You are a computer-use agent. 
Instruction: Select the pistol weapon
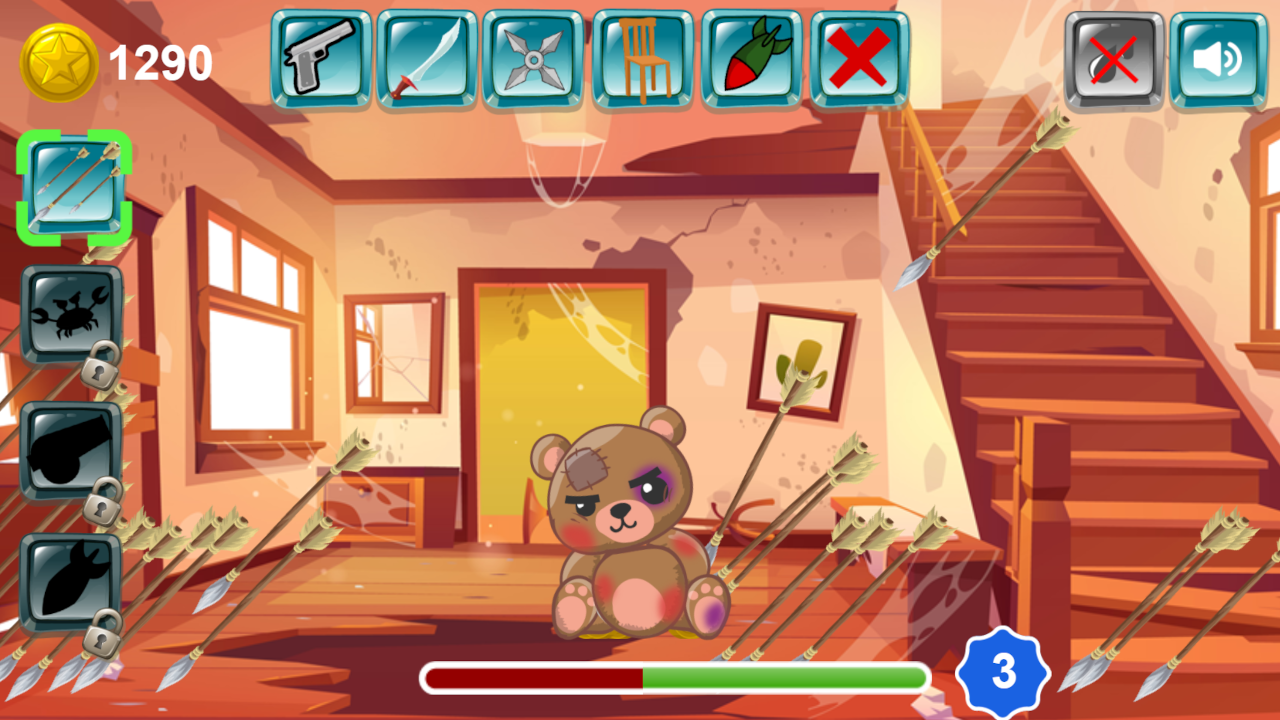click(x=320, y=58)
